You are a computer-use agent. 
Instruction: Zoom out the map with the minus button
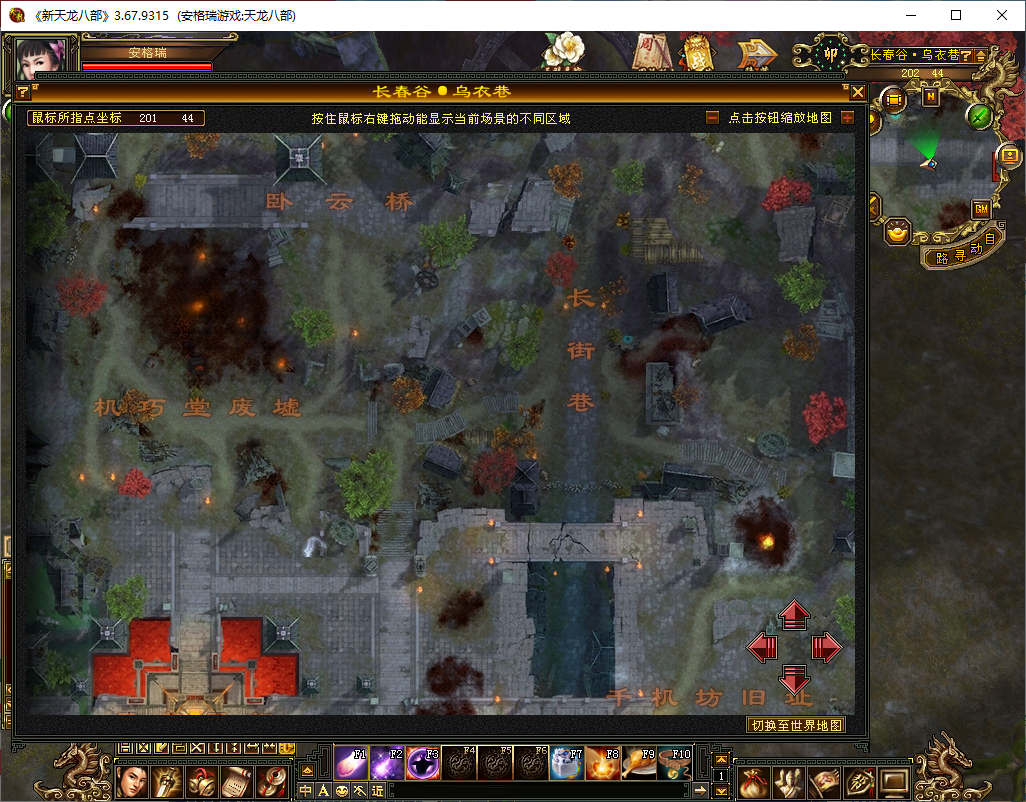pyautogui.click(x=712, y=118)
